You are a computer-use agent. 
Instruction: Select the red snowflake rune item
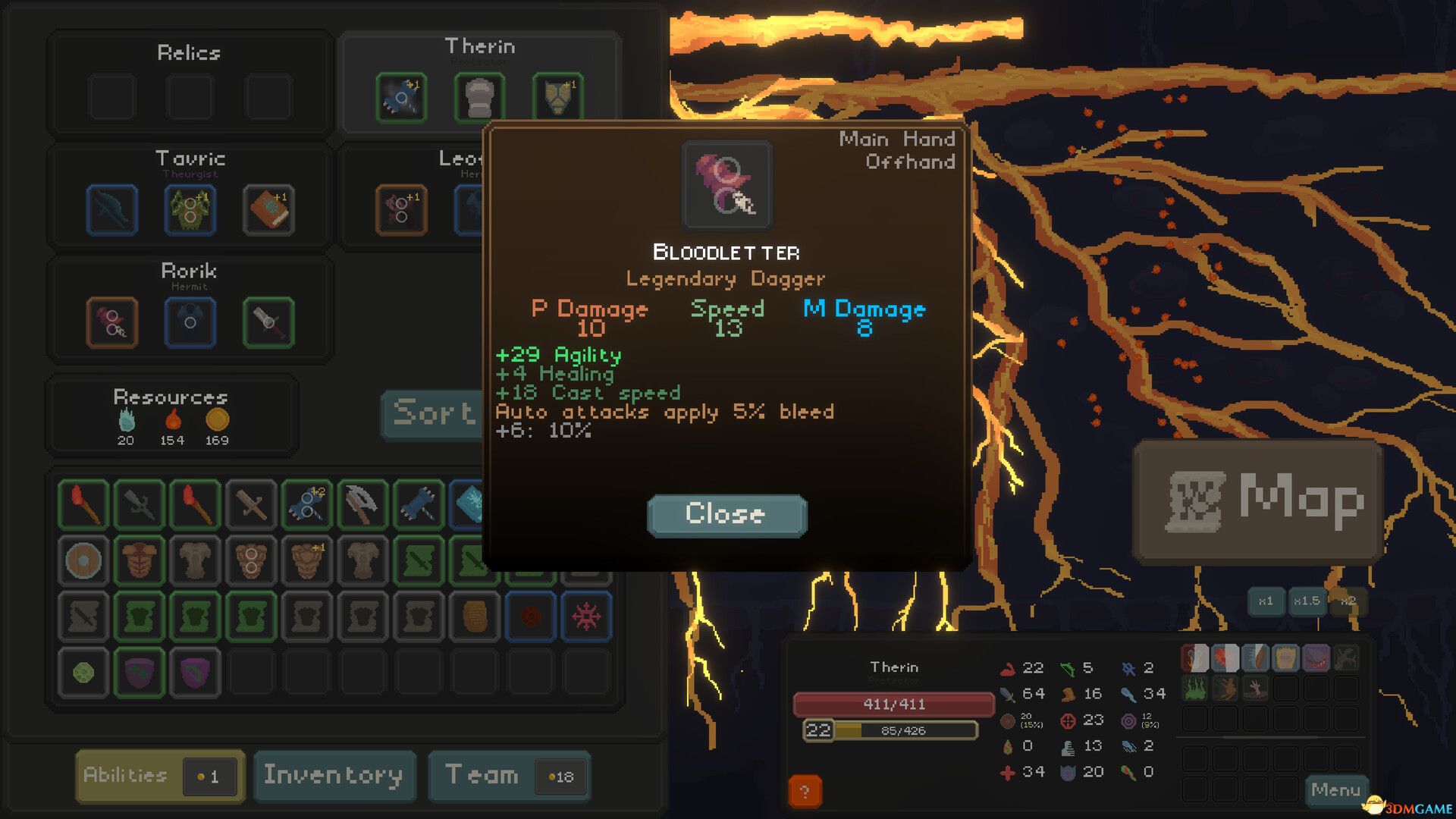586,617
